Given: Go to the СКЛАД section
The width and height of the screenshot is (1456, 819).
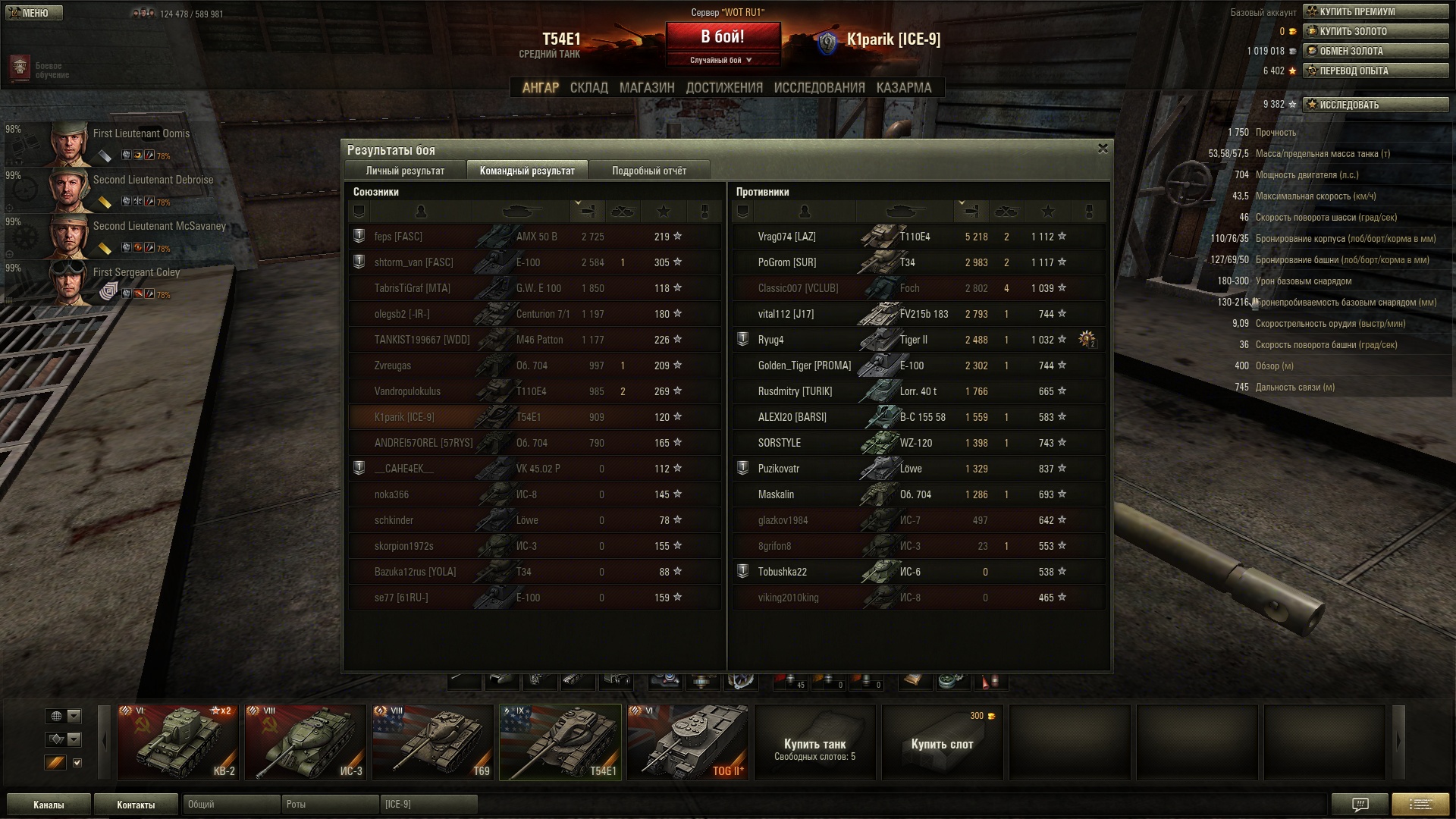Looking at the screenshot, I should click(x=588, y=88).
